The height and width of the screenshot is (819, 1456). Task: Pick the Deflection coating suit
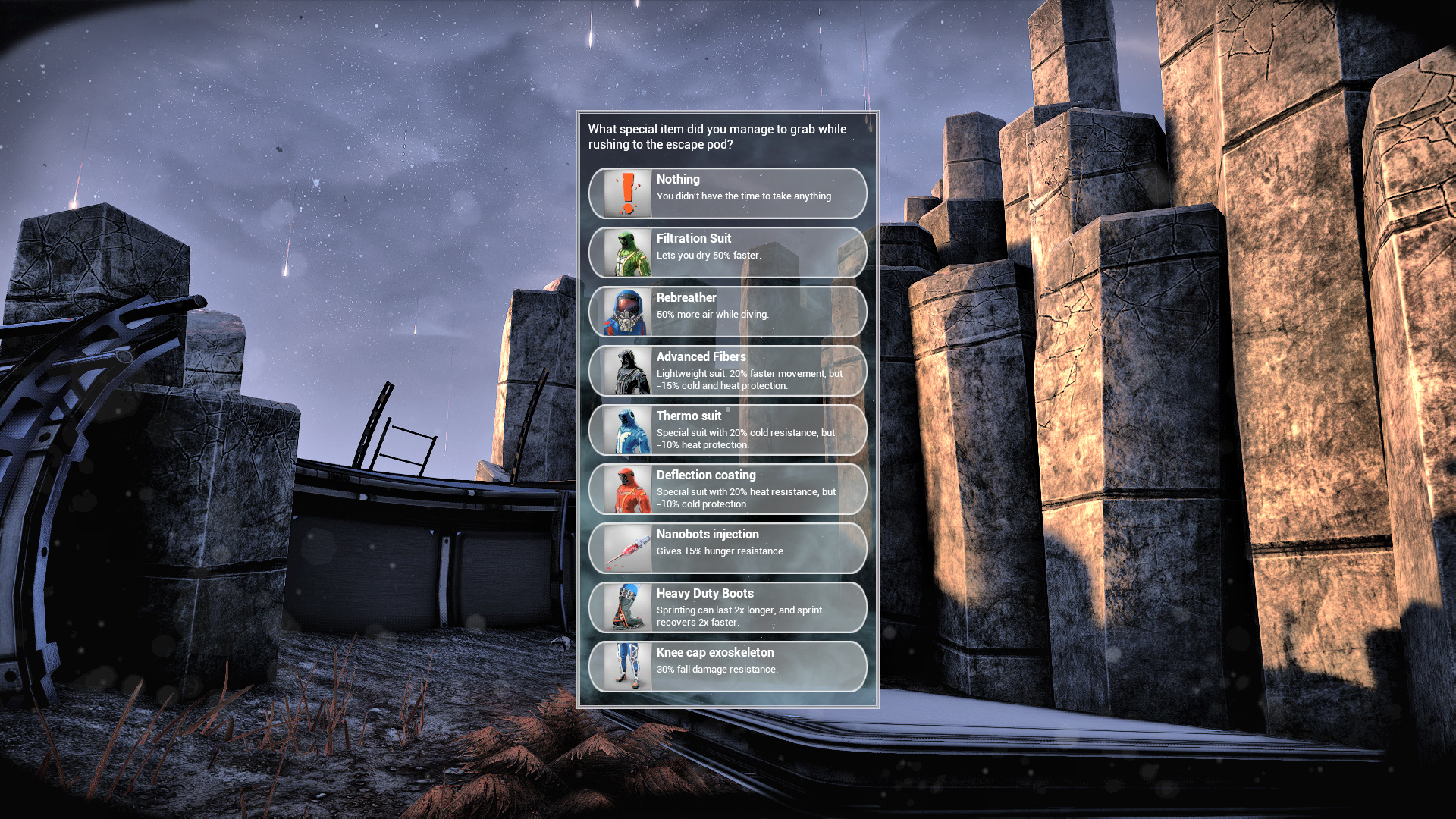click(x=727, y=489)
